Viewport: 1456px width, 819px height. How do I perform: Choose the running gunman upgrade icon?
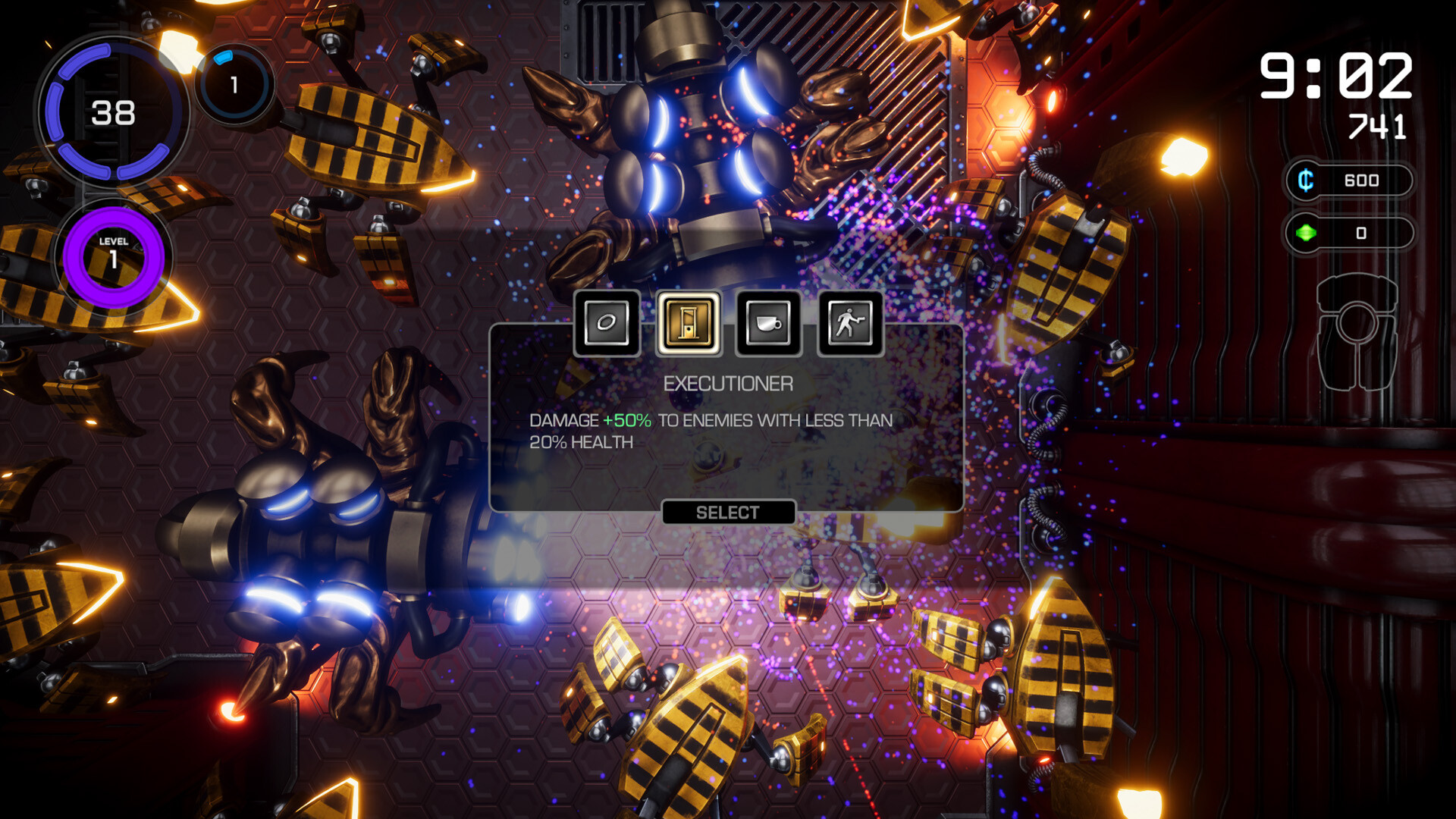tap(850, 323)
